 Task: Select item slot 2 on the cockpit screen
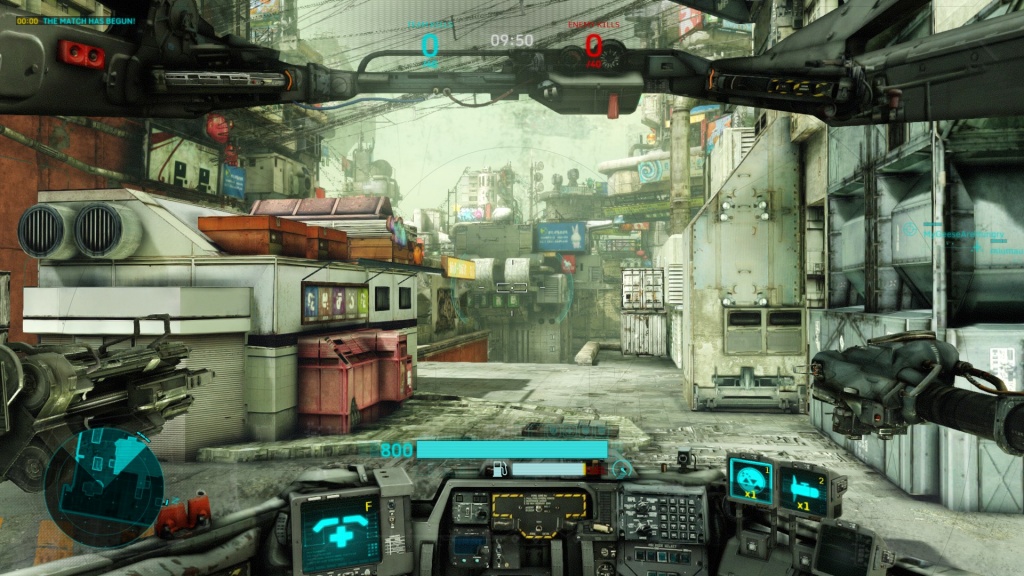coord(802,490)
